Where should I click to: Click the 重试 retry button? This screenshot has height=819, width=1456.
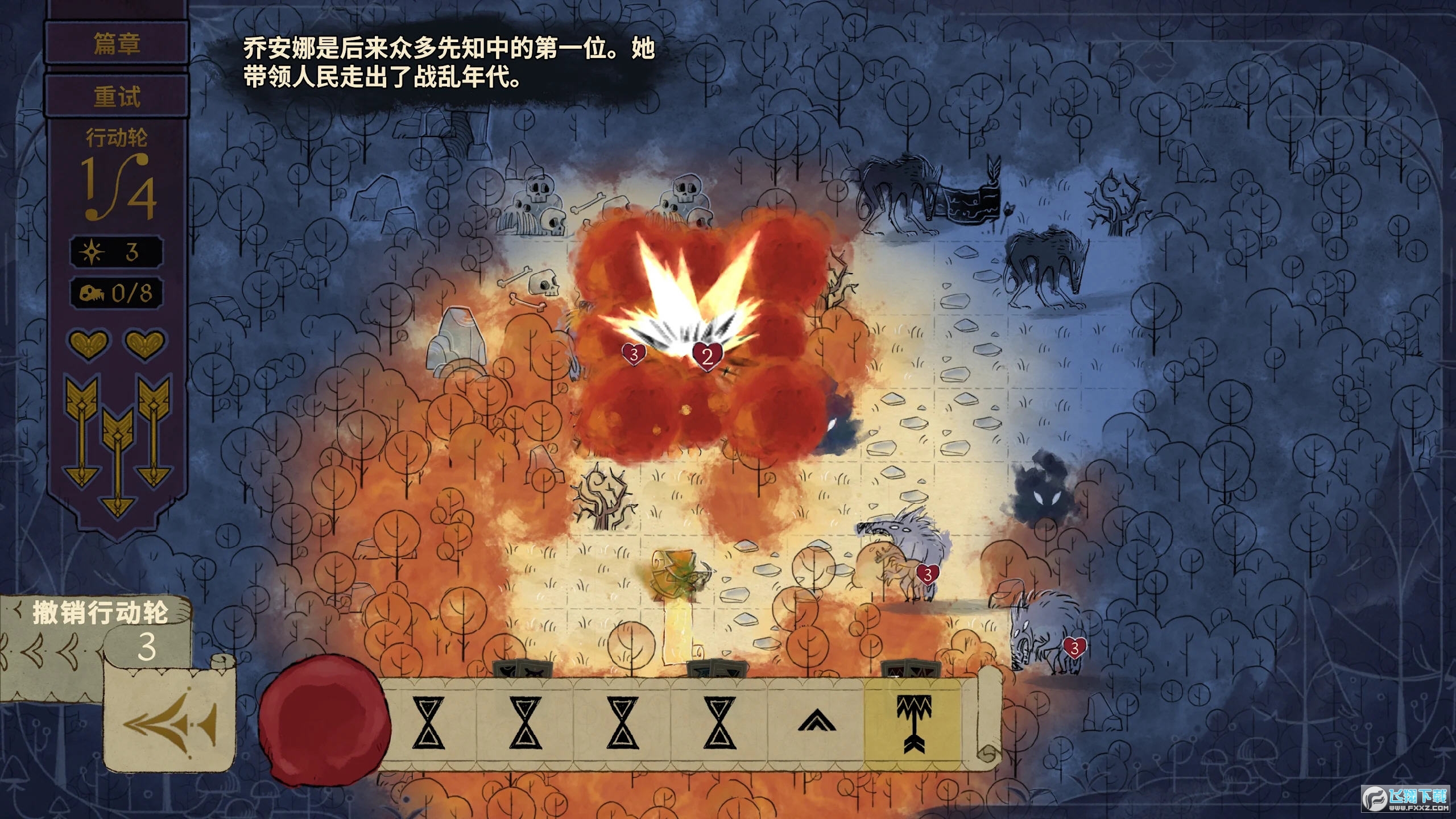117,96
